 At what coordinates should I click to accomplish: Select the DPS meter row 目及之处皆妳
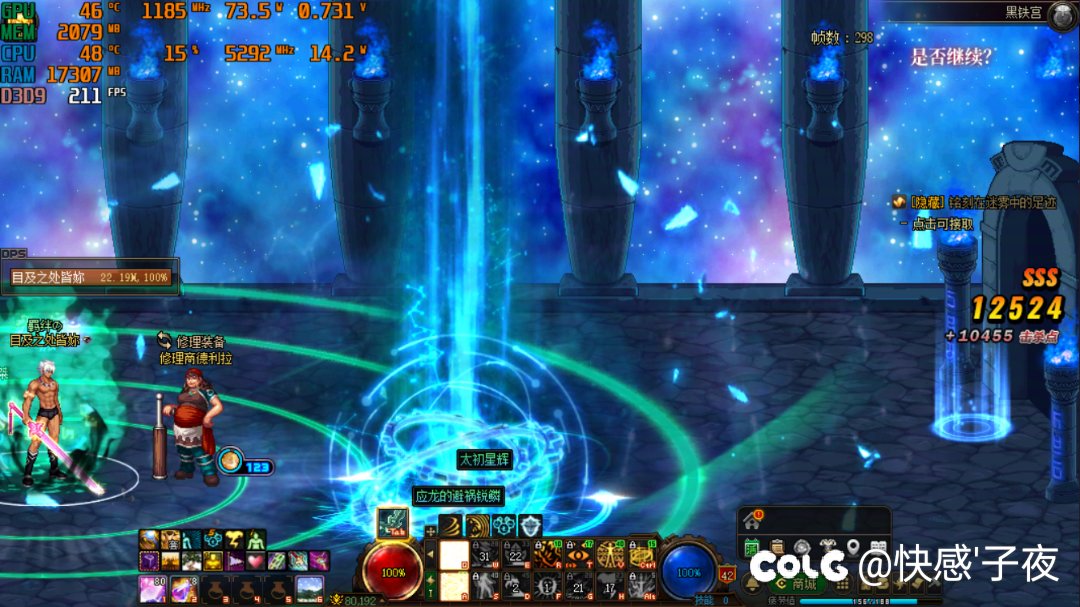90,276
